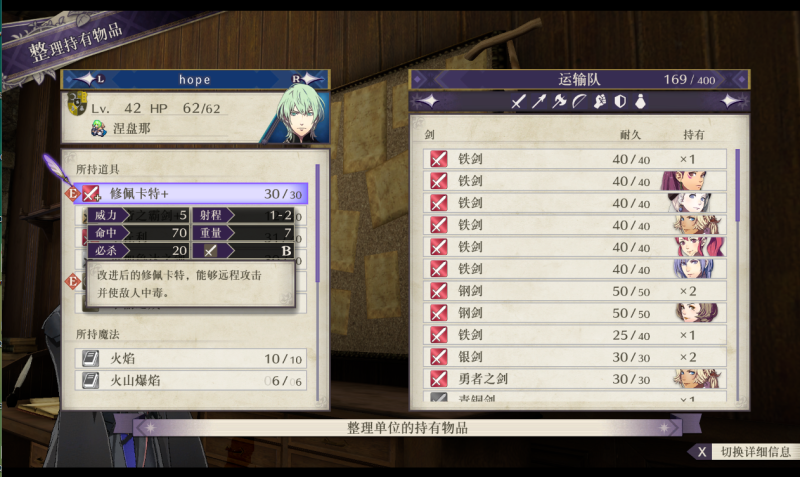Choose the 火焰 spell entry

coord(190,357)
